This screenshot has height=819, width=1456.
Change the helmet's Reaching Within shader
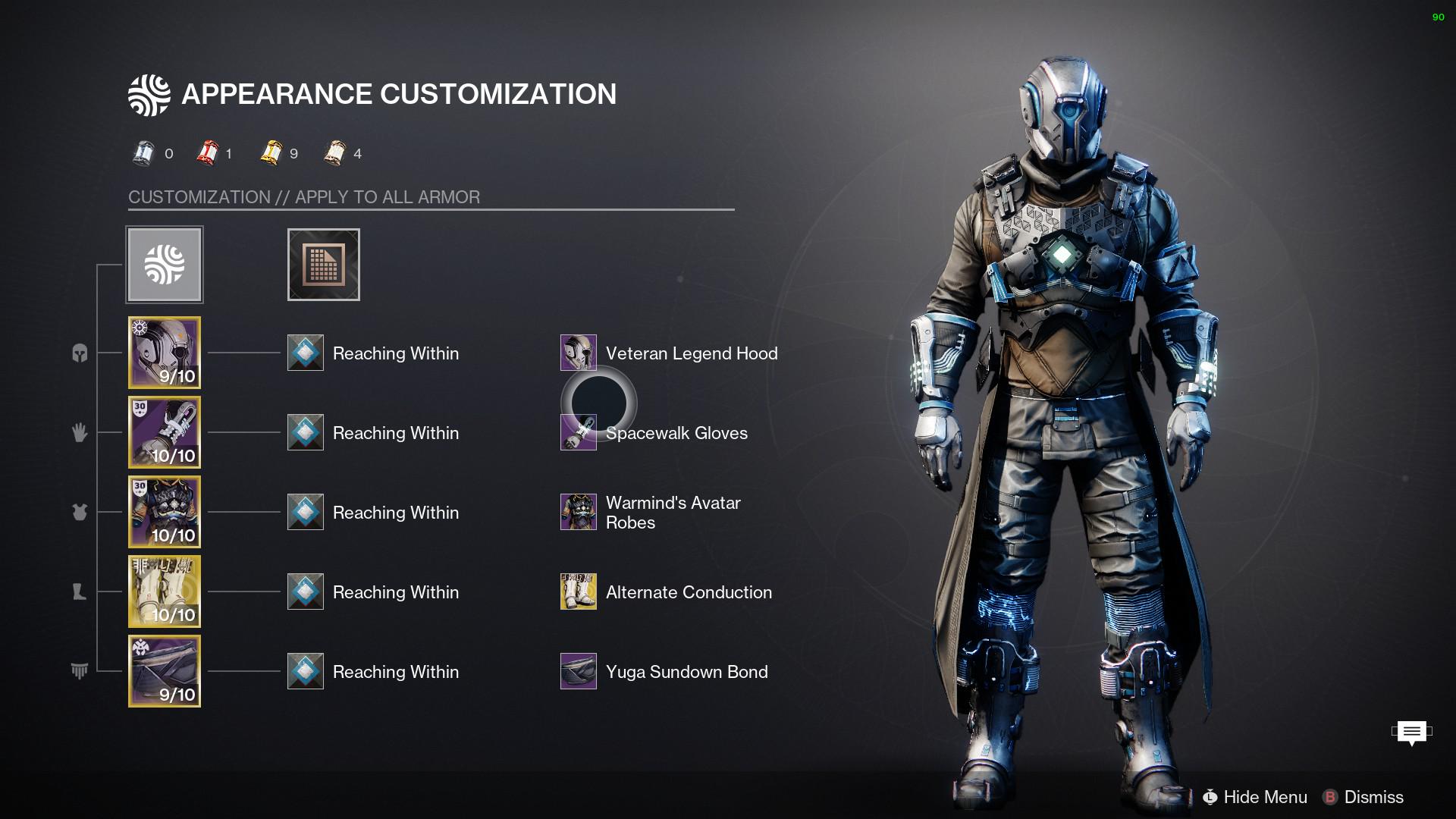coord(306,353)
